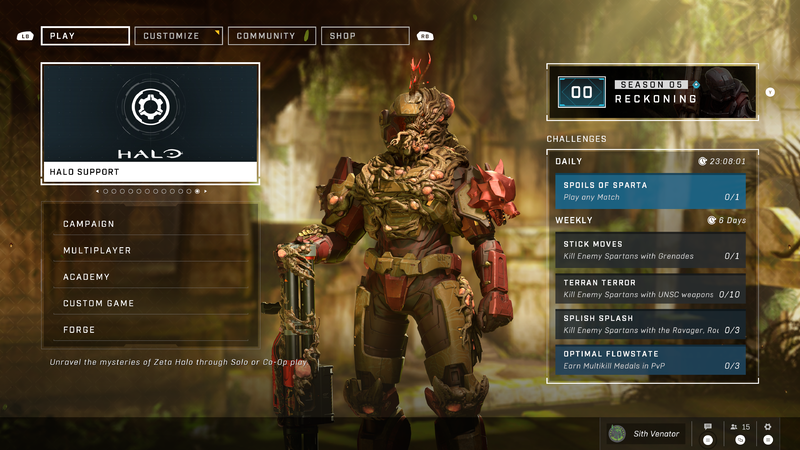The height and width of the screenshot is (450, 800).
Task: View the Spoils of Sparta daily challenge
Action: (x=650, y=191)
